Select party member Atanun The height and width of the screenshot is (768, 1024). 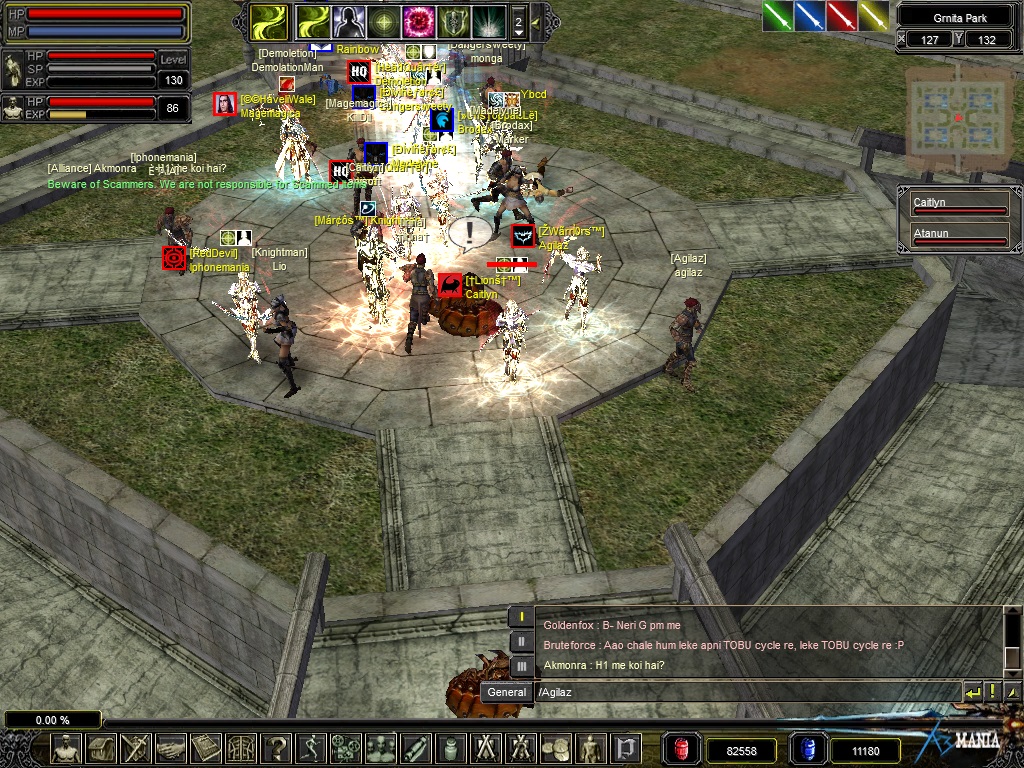[958, 236]
